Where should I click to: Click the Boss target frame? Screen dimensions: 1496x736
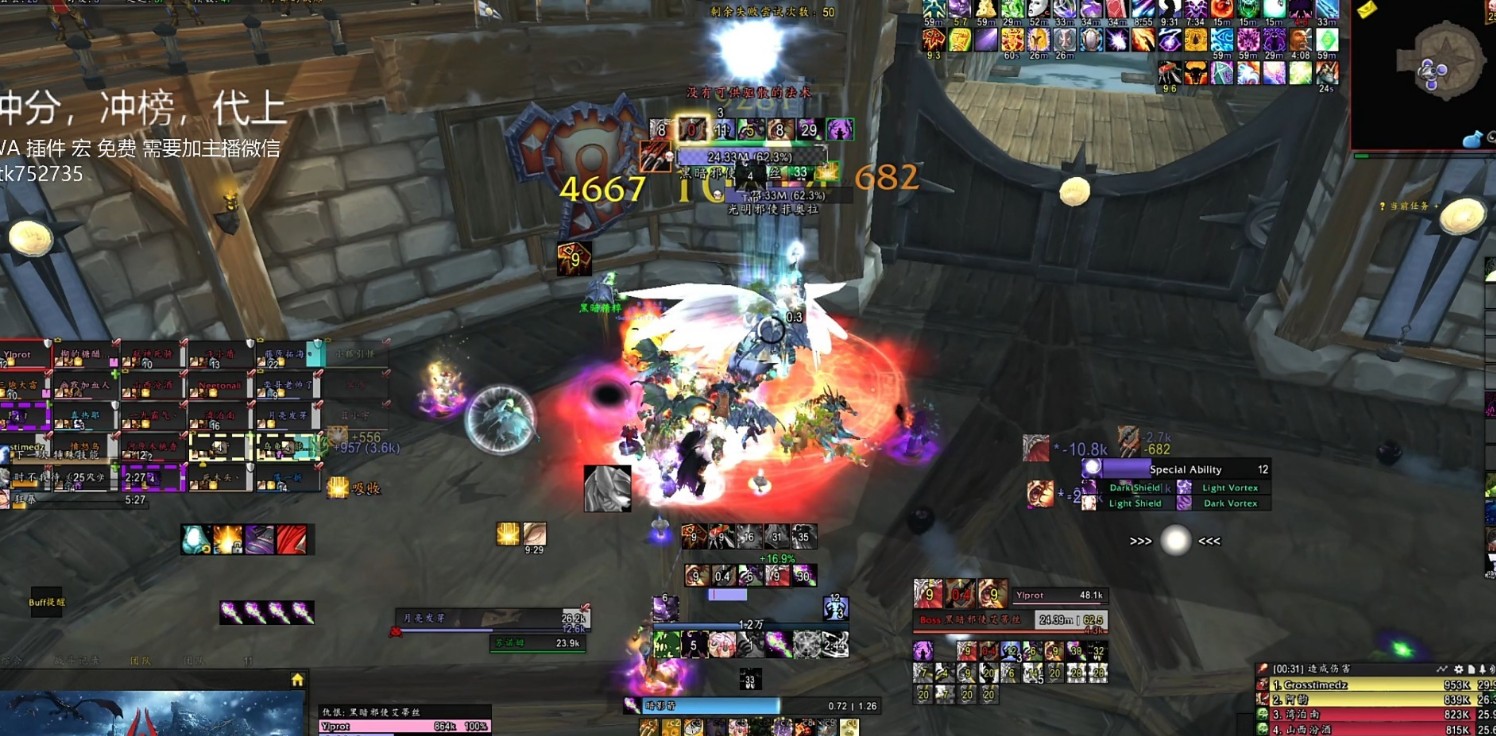pos(1010,620)
